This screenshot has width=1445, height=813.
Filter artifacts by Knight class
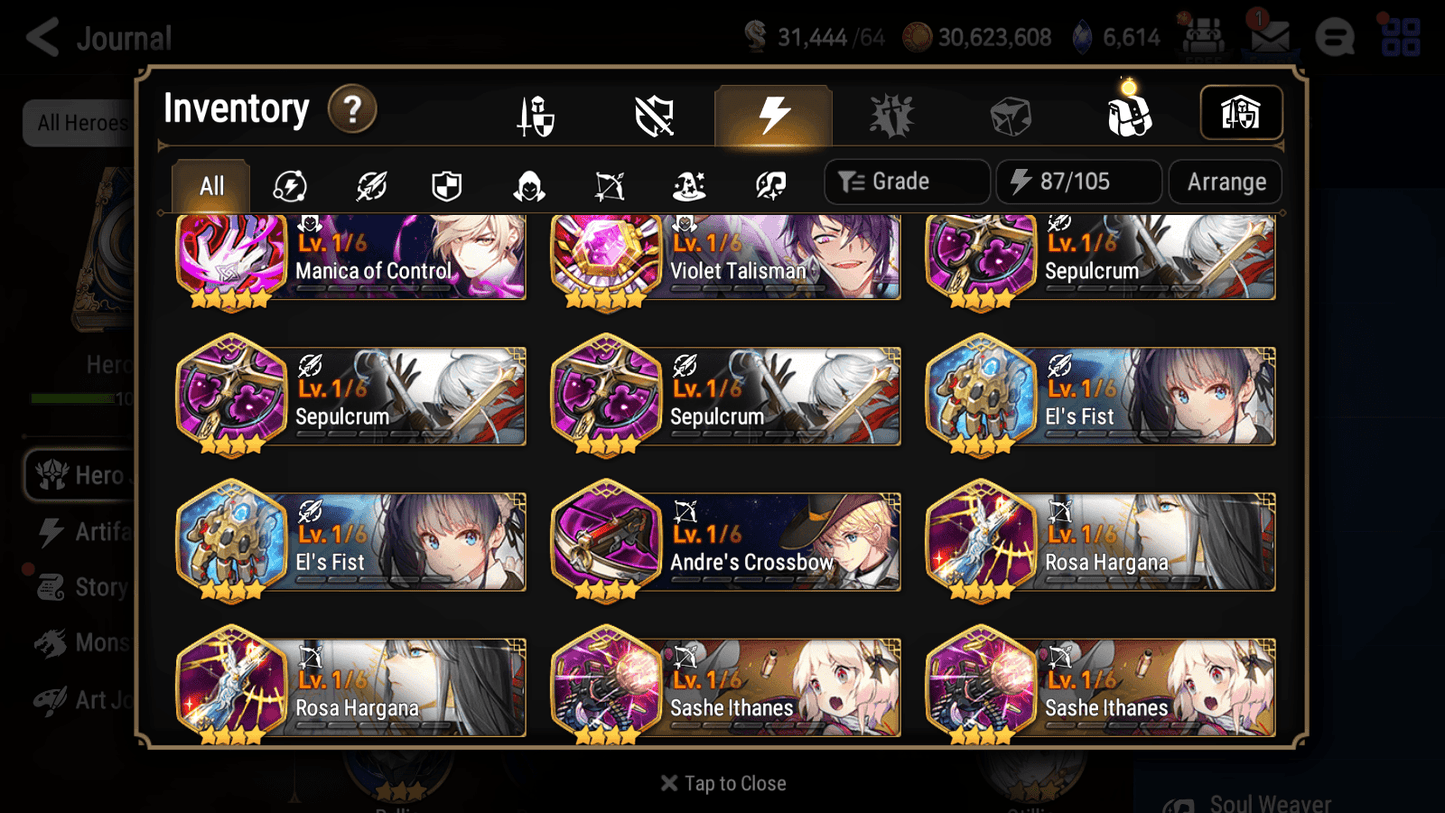click(446, 182)
